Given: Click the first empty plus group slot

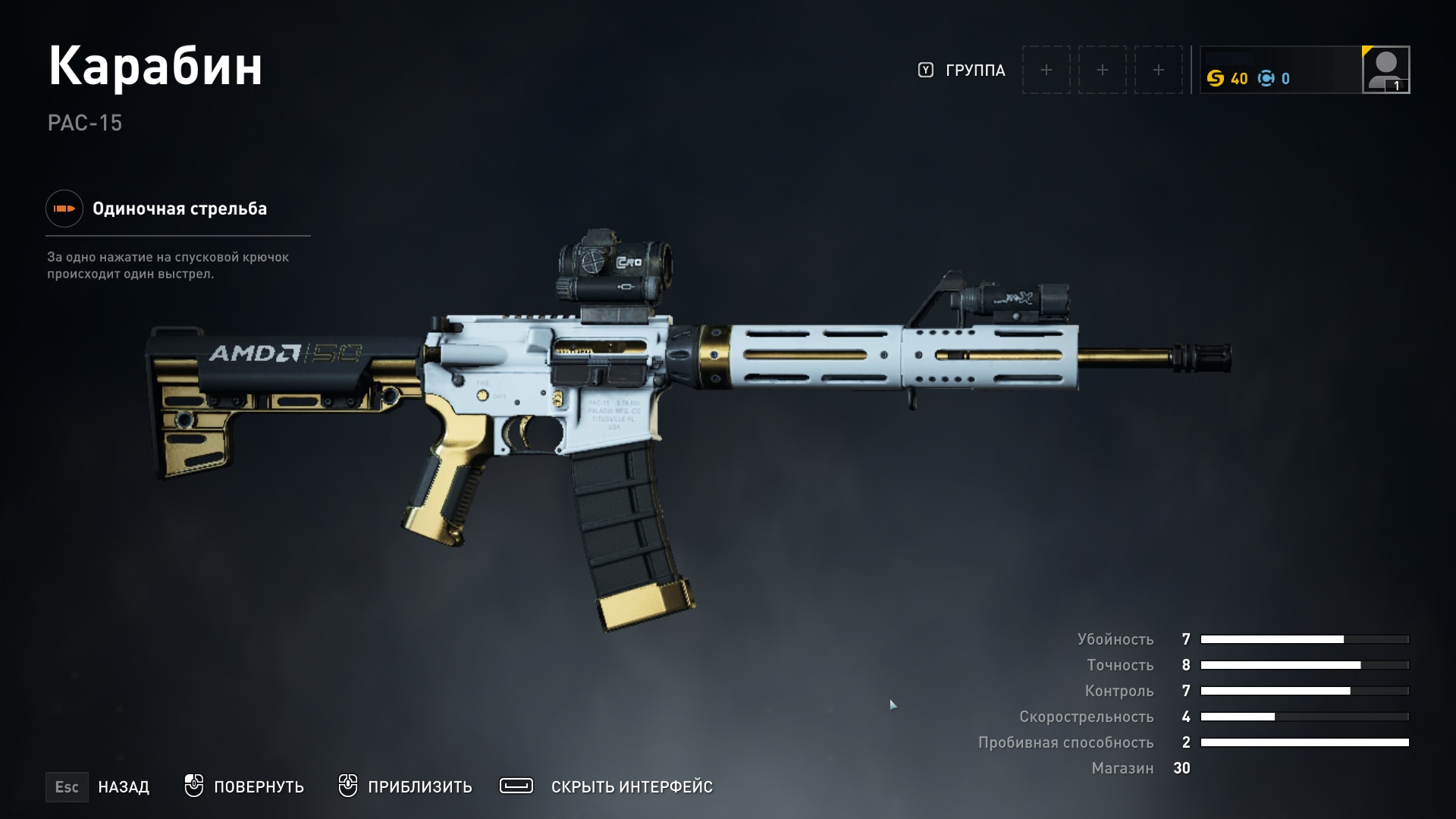Looking at the screenshot, I should point(1046,69).
